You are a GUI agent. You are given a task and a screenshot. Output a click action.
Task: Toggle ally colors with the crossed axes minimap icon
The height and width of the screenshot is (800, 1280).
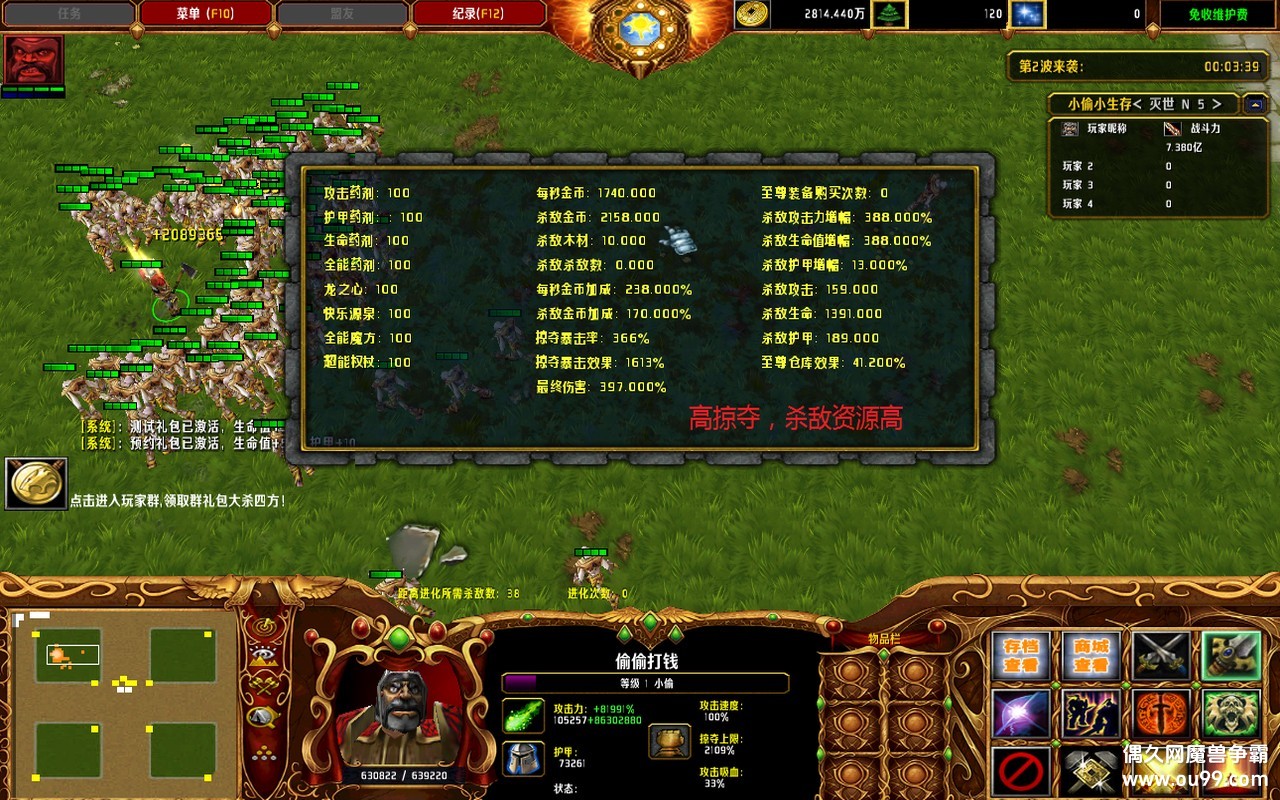[262, 685]
